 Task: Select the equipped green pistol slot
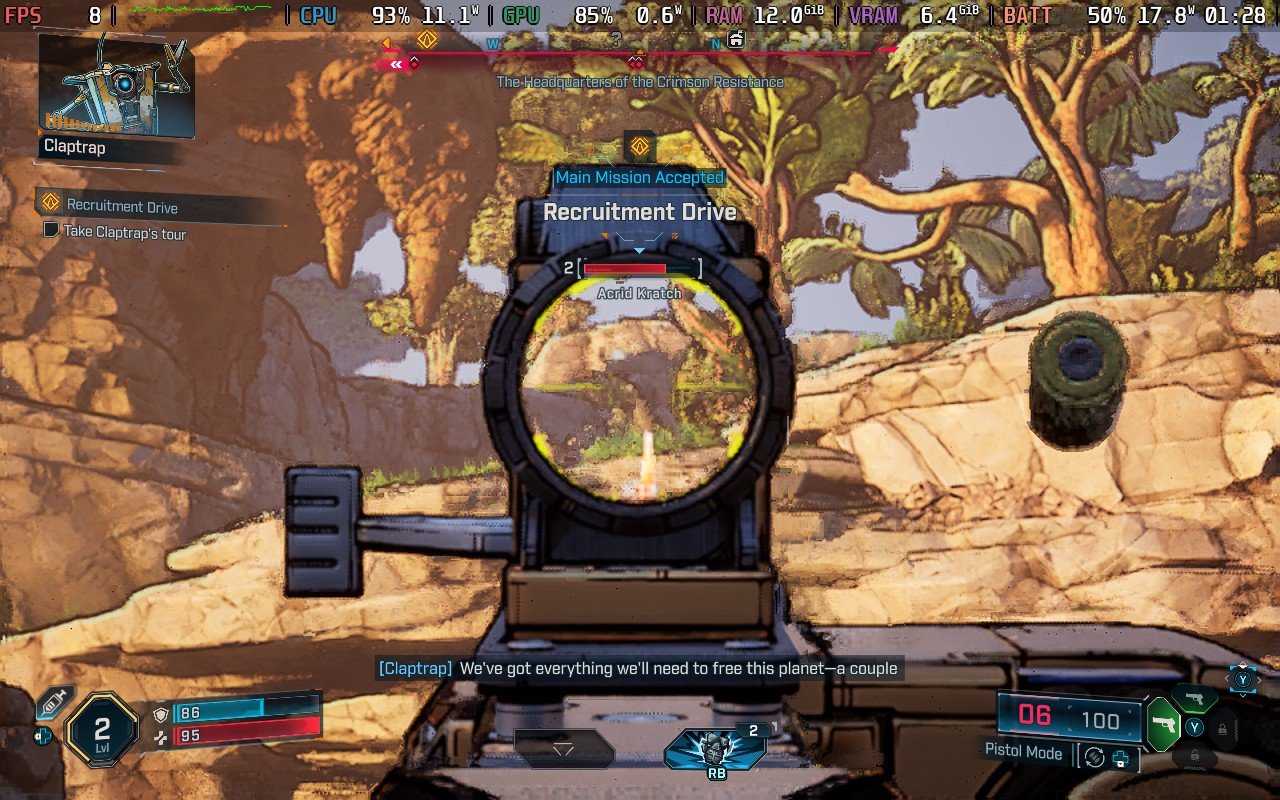tap(1163, 724)
